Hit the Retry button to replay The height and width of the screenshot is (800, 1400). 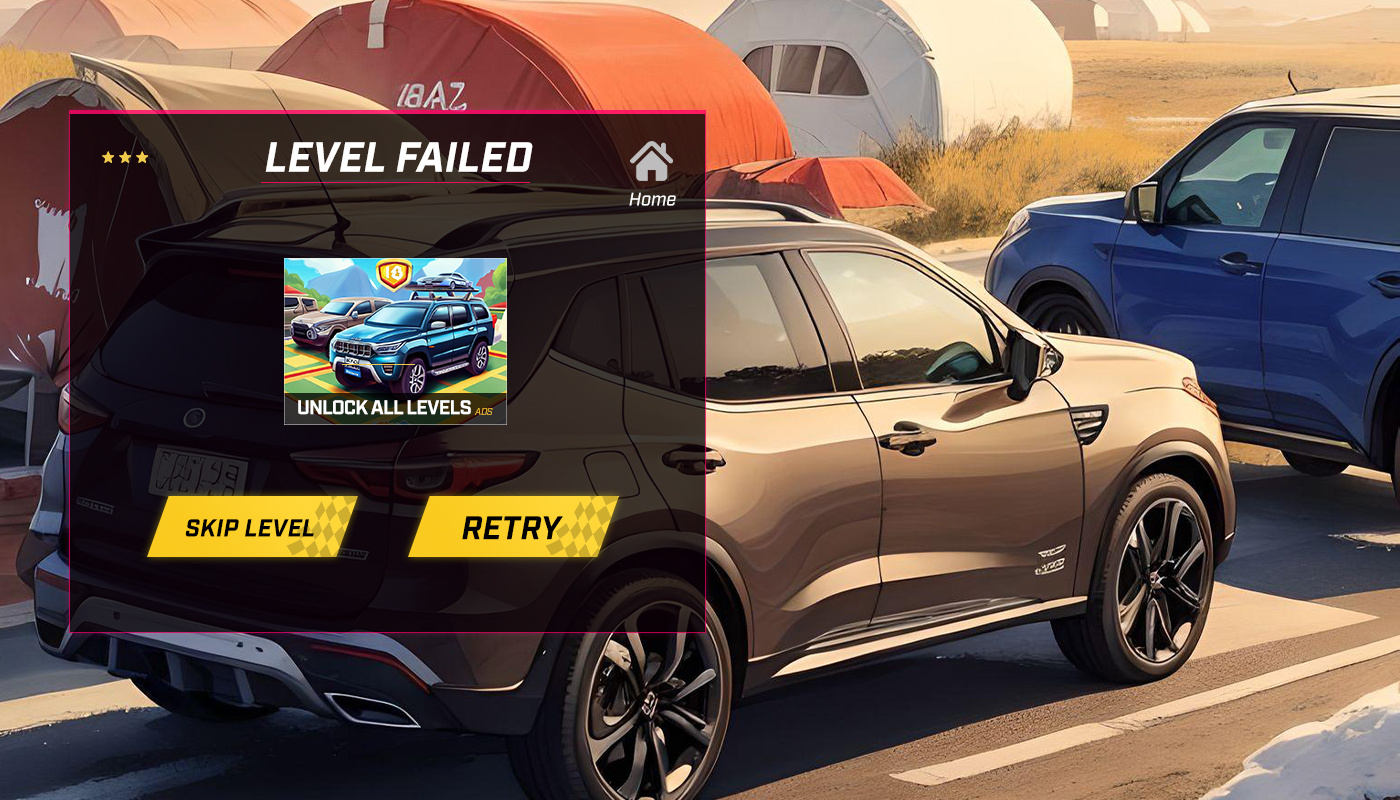510,527
